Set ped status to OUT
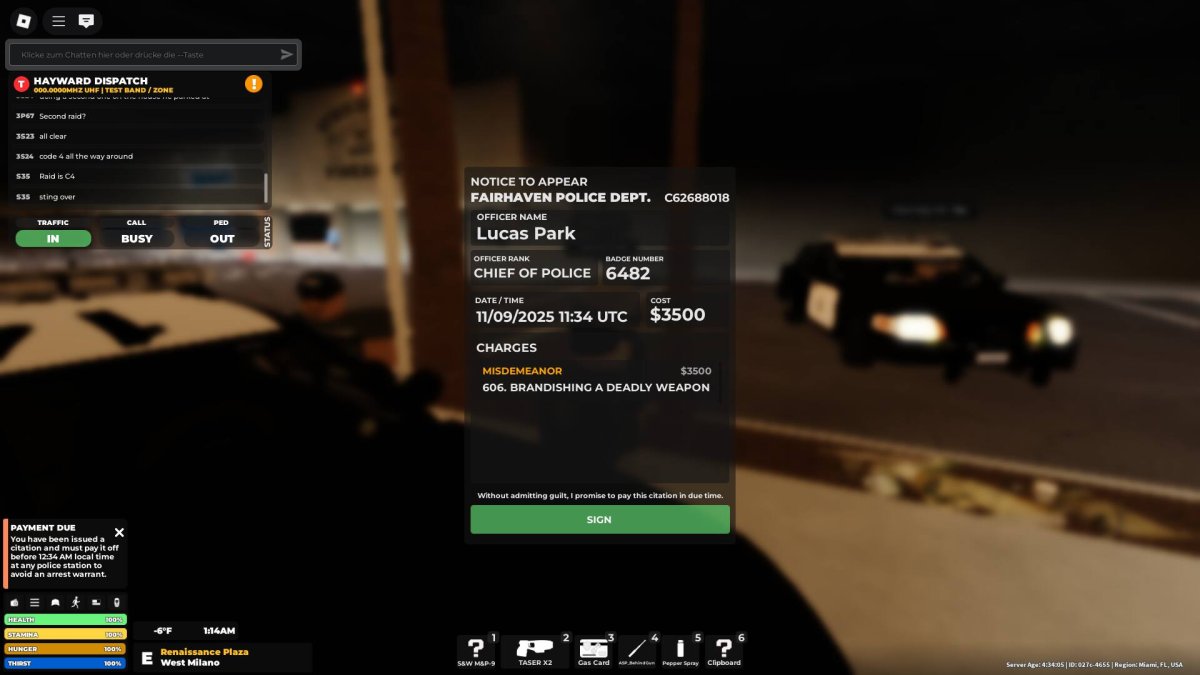The width and height of the screenshot is (1200, 675). tap(222, 239)
